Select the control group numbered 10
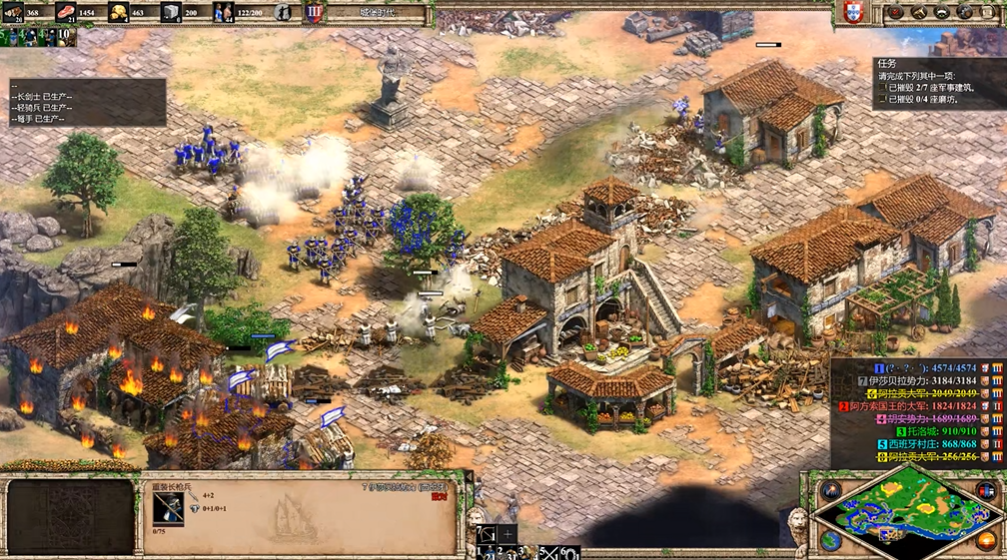 pyautogui.click(x=63, y=36)
